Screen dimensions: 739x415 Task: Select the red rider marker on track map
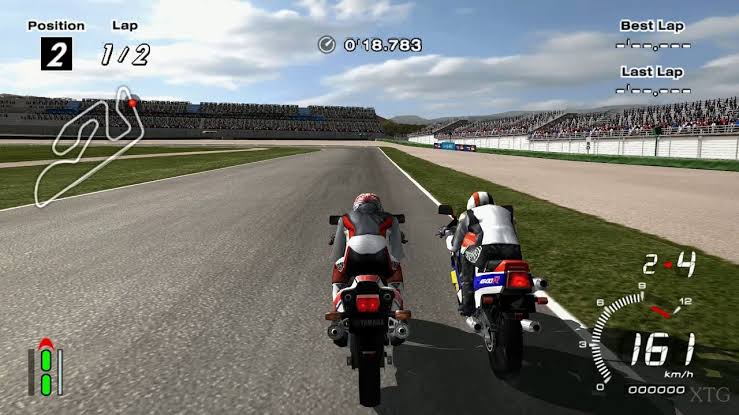click(x=132, y=102)
